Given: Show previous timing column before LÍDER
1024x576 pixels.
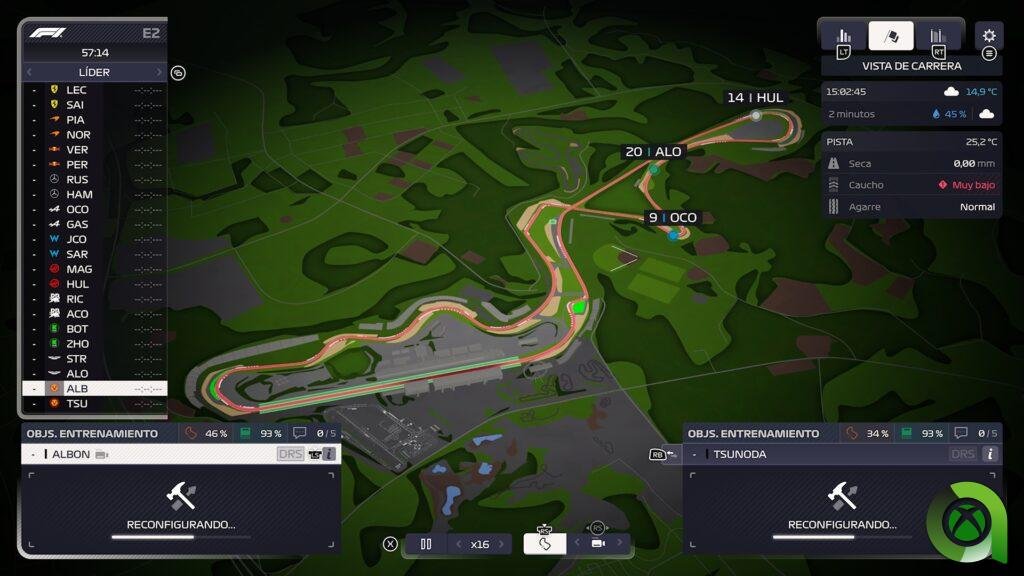Looking at the screenshot, I should 29,72.
